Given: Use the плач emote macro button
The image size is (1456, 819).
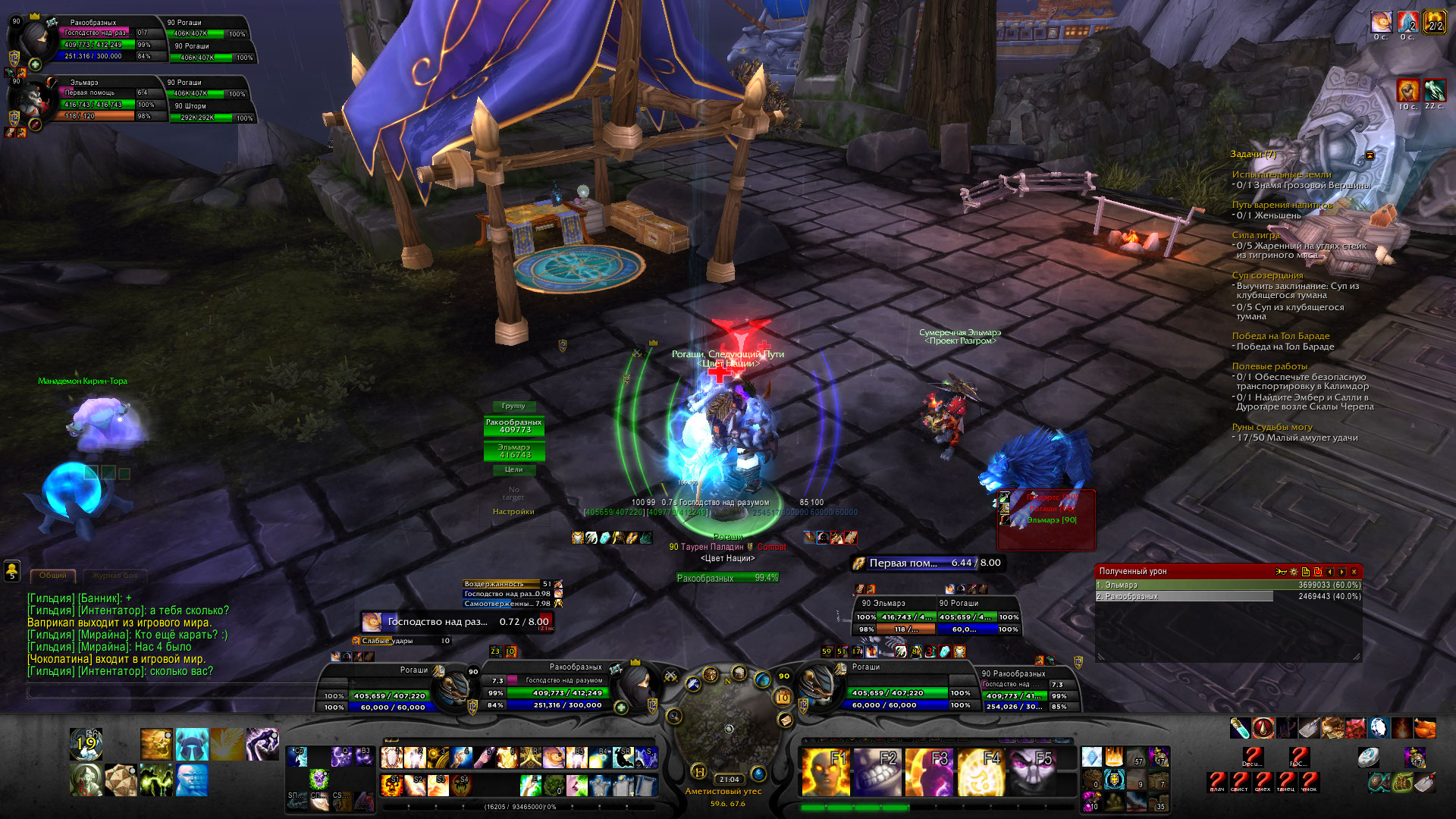Looking at the screenshot, I should [x=1217, y=781].
